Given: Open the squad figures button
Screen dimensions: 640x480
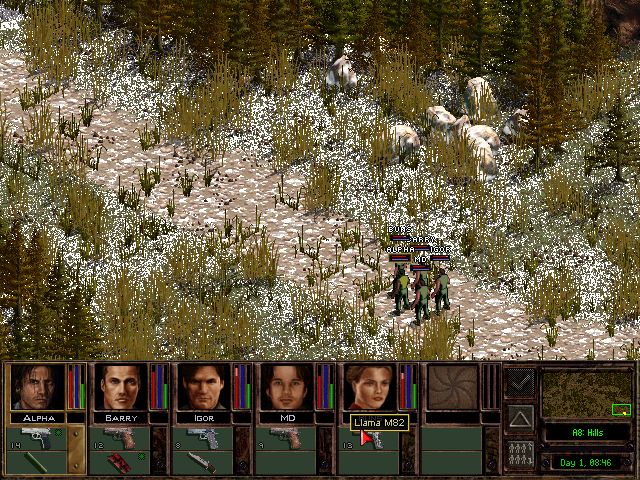Looking at the screenshot, I should click(x=519, y=452).
